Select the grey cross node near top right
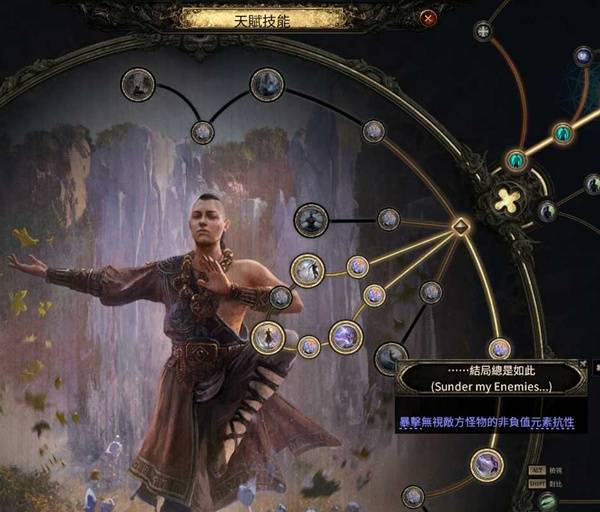 coord(483,31)
